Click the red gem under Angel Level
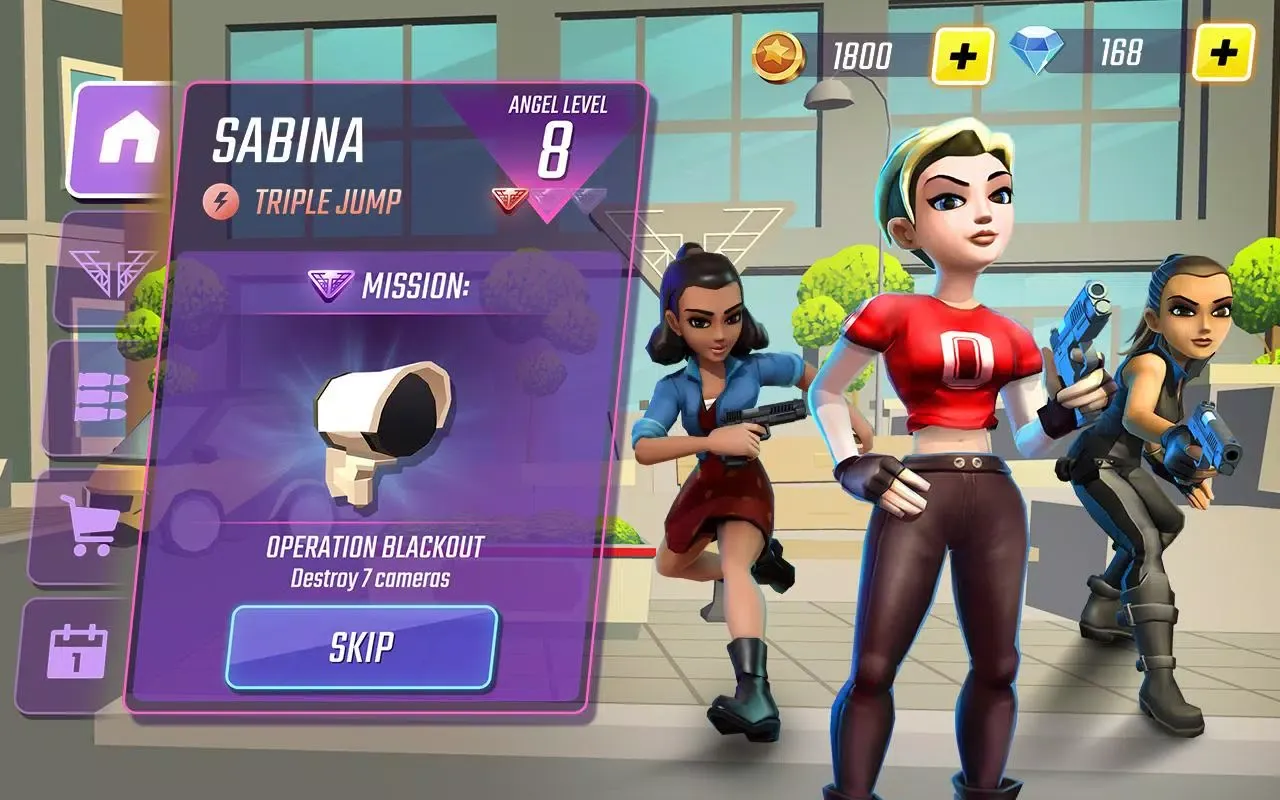Viewport: 1280px width, 800px height. pyautogui.click(x=509, y=195)
